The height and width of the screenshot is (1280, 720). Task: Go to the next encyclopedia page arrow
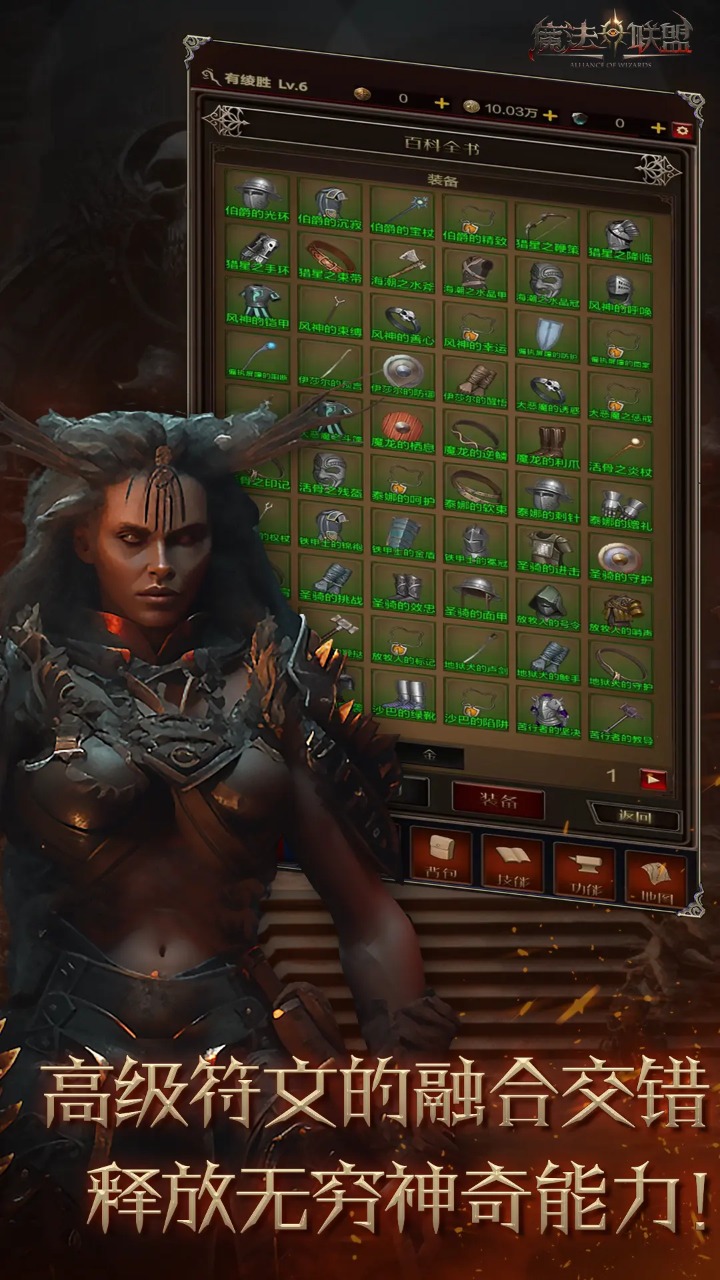(653, 777)
